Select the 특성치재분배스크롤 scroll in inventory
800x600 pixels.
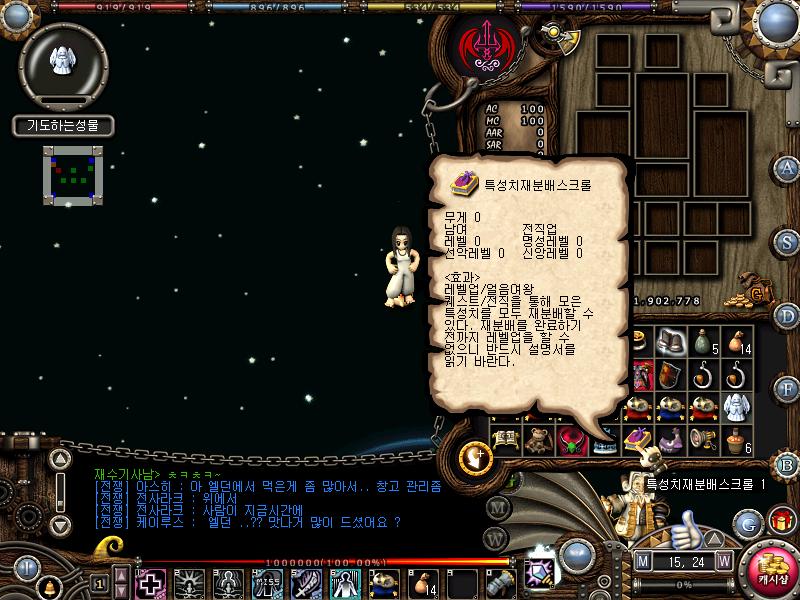pyautogui.click(x=638, y=437)
